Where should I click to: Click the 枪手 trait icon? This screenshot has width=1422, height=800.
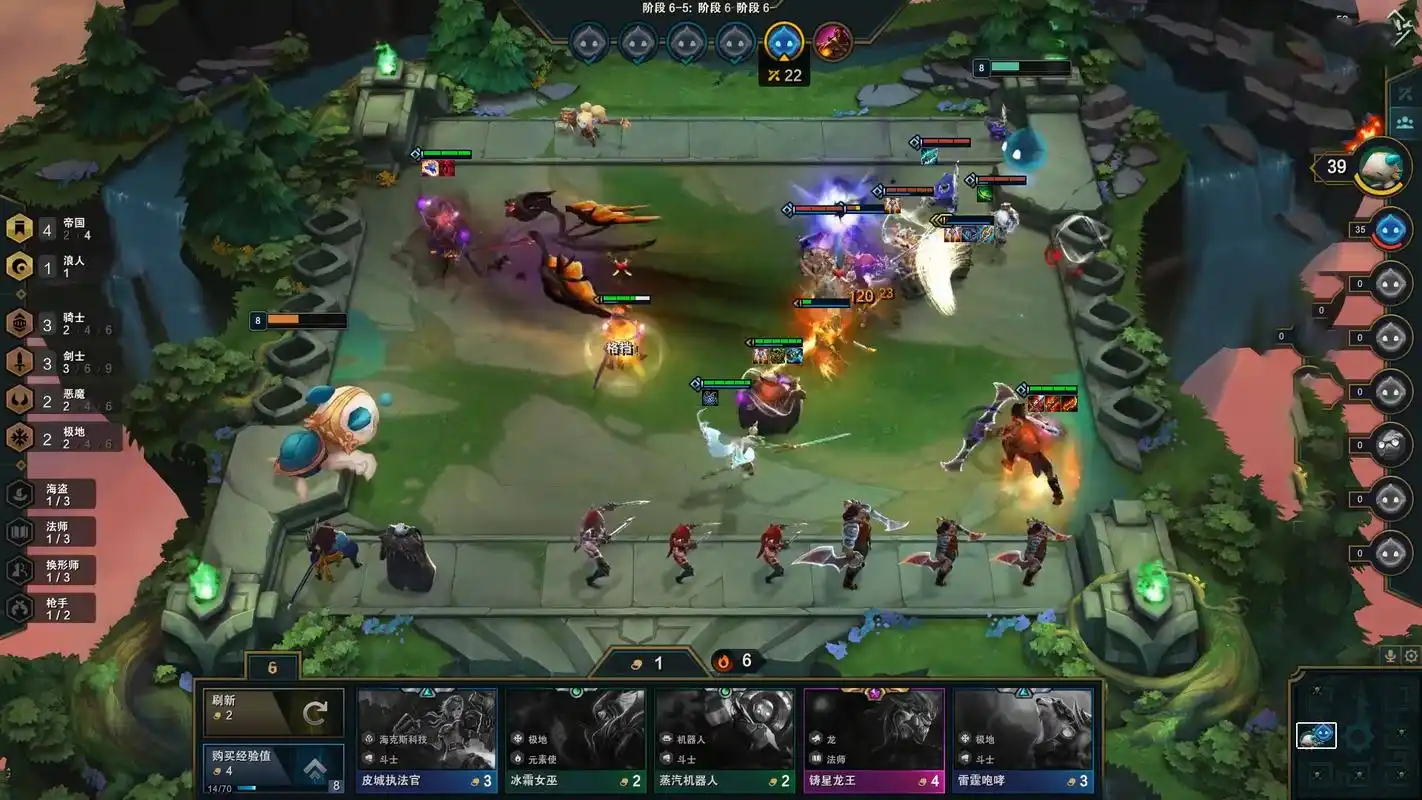coord(18,604)
